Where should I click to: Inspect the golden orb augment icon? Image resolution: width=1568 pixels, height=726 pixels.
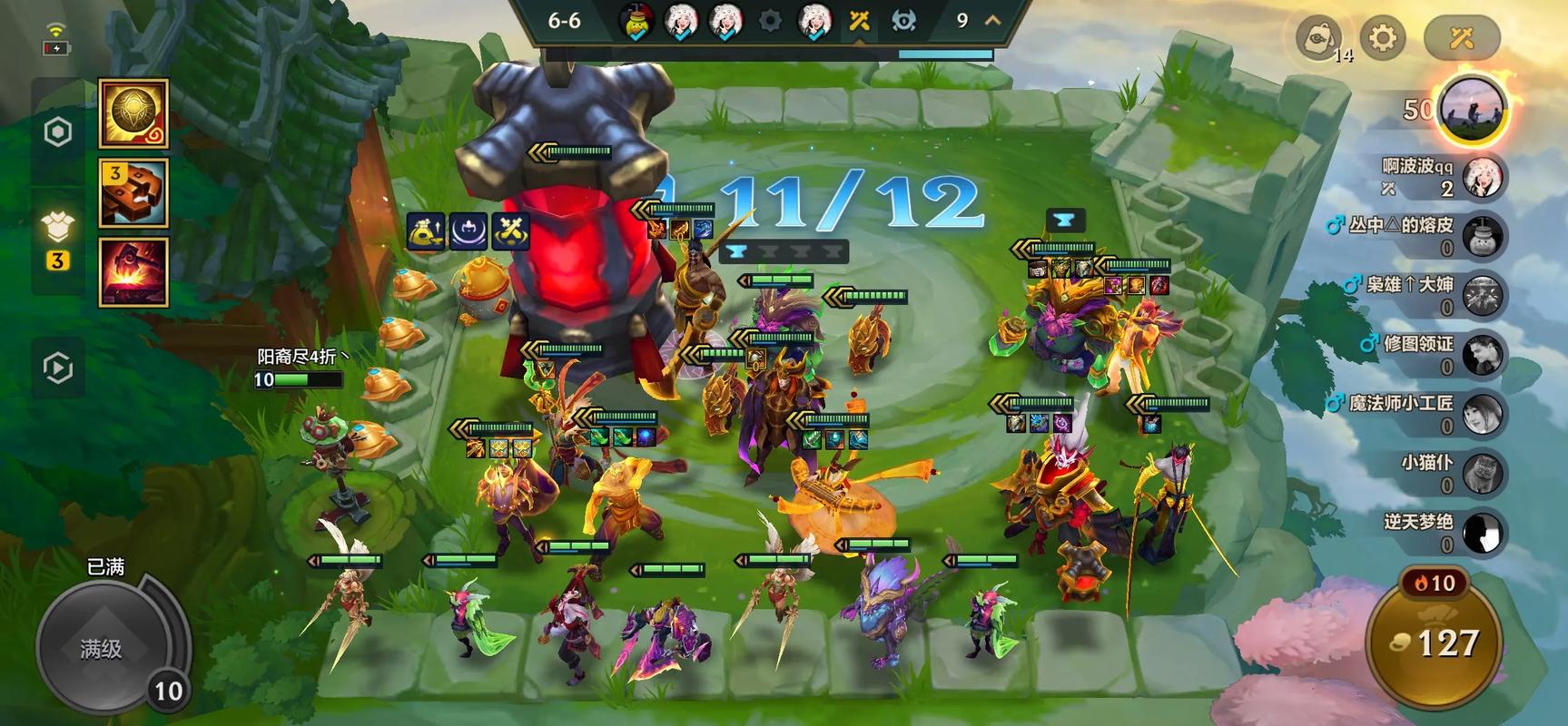[x=133, y=113]
